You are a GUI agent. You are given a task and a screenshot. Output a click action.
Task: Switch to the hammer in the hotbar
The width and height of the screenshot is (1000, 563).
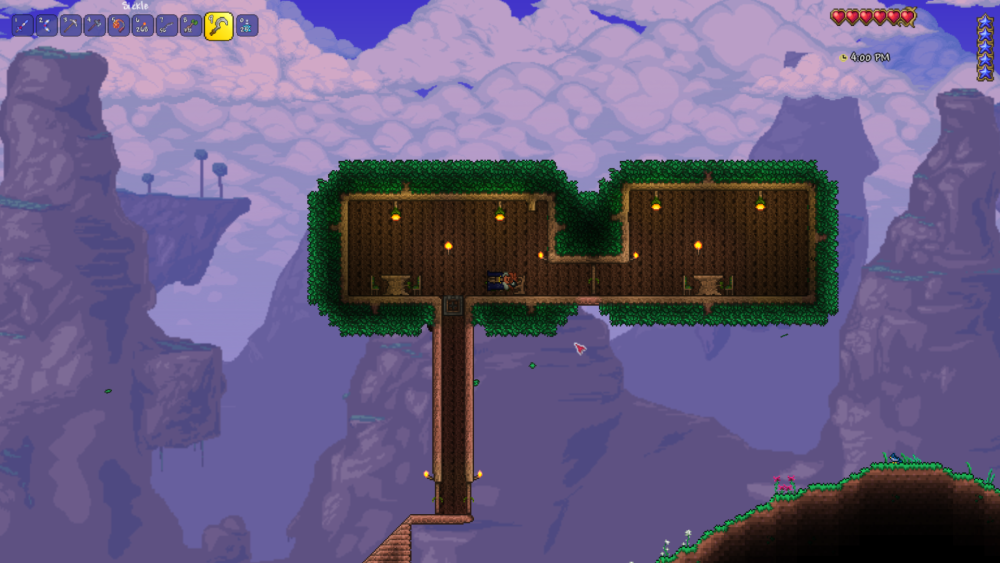pyautogui.click(x=95, y=25)
